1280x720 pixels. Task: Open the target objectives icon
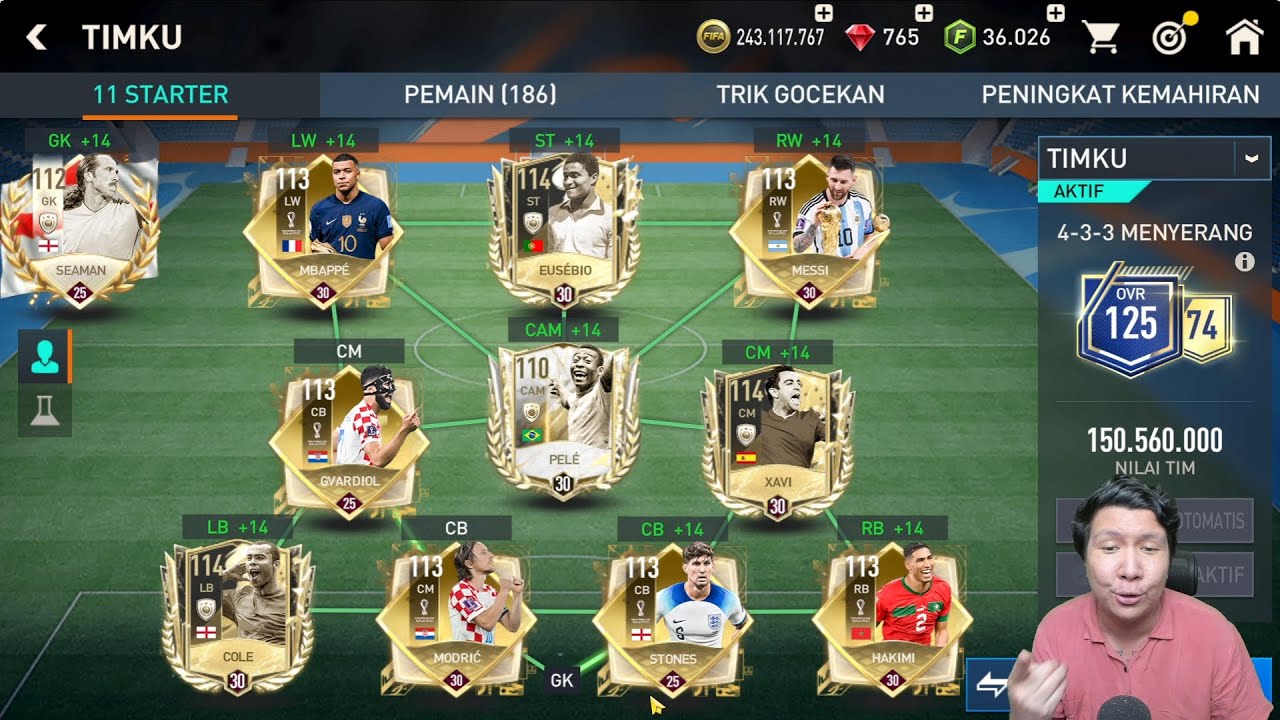click(x=1169, y=38)
